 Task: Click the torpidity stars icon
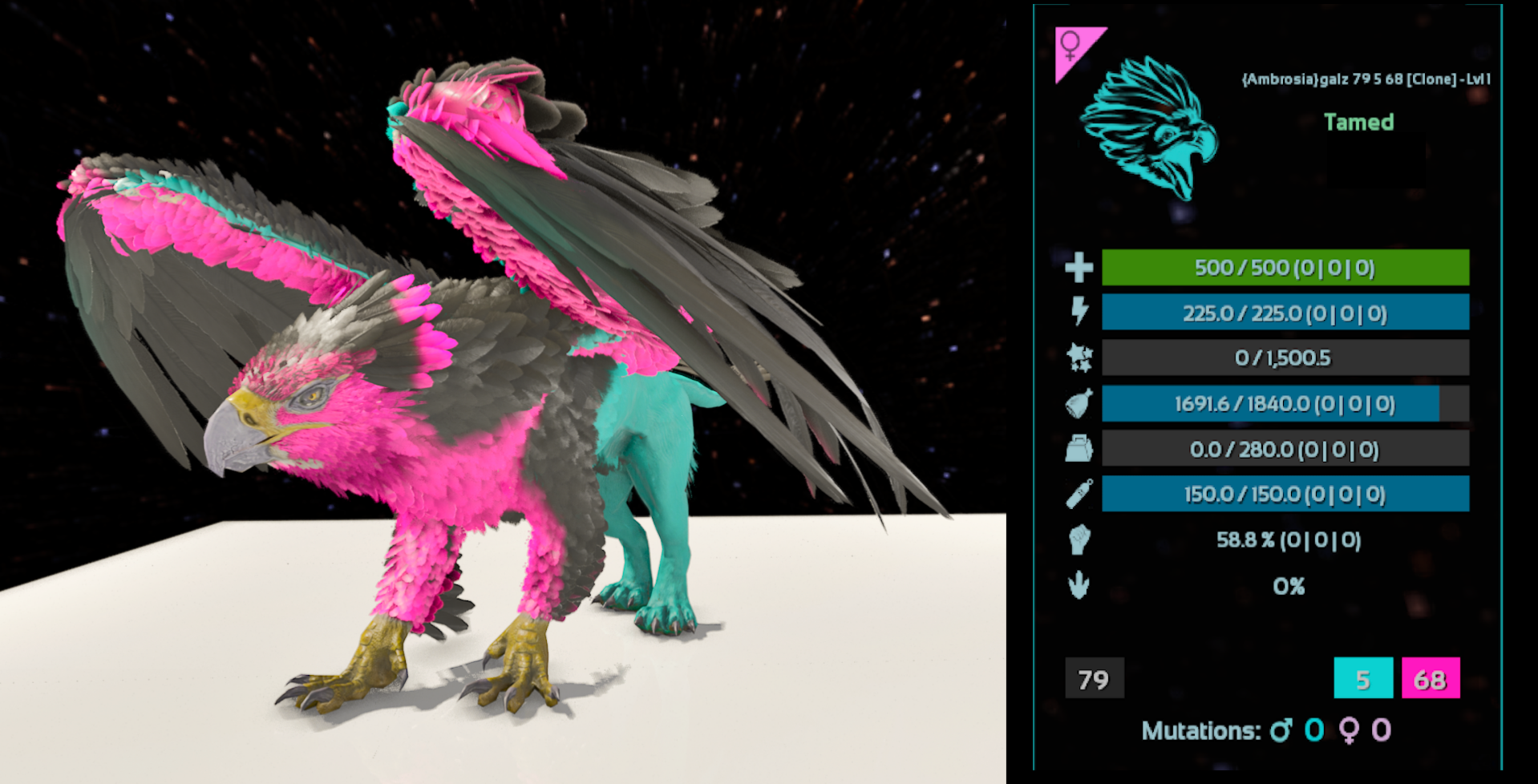[x=1079, y=358]
